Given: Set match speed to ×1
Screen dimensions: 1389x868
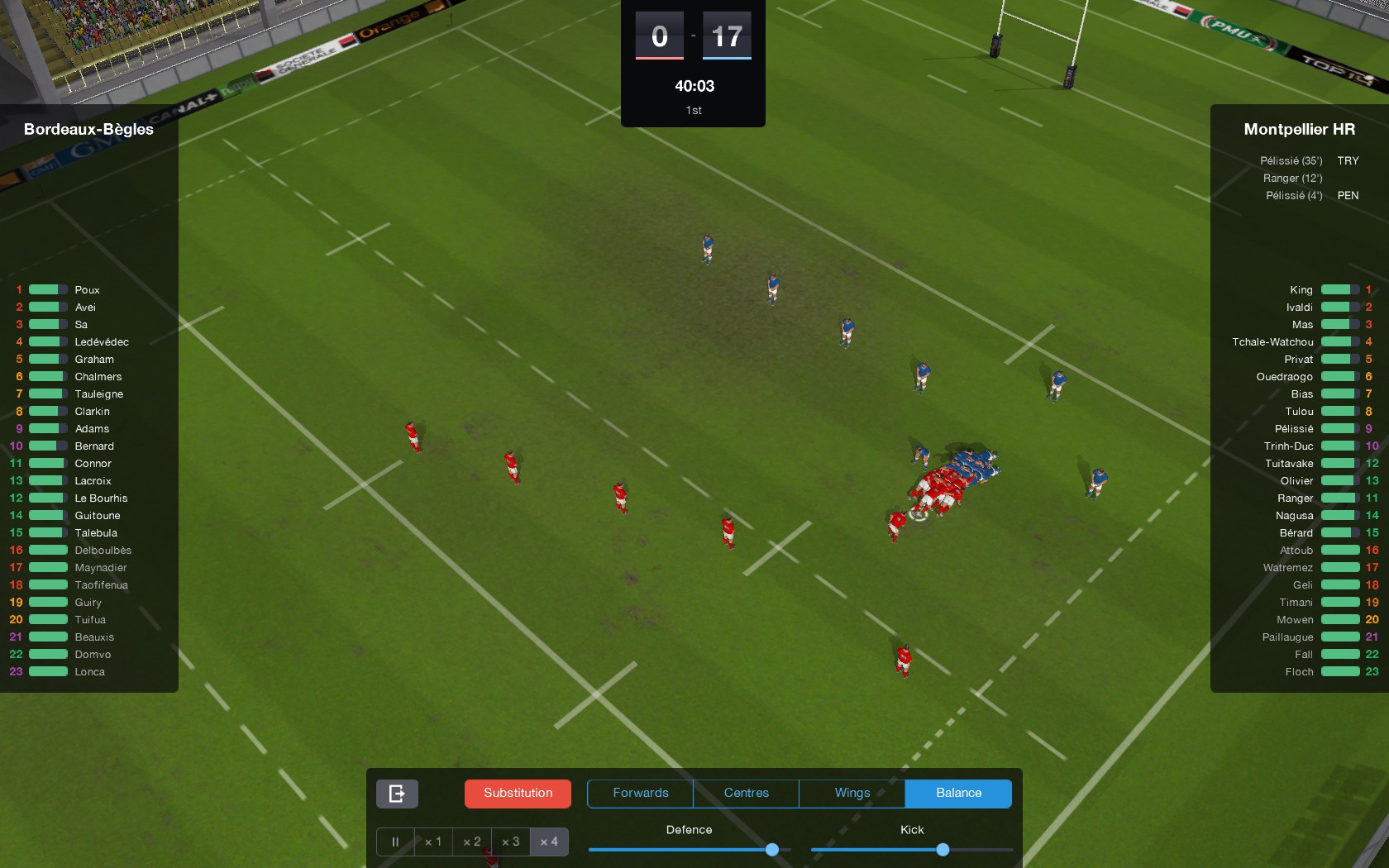Looking at the screenshot, I should tap(432, 842).
